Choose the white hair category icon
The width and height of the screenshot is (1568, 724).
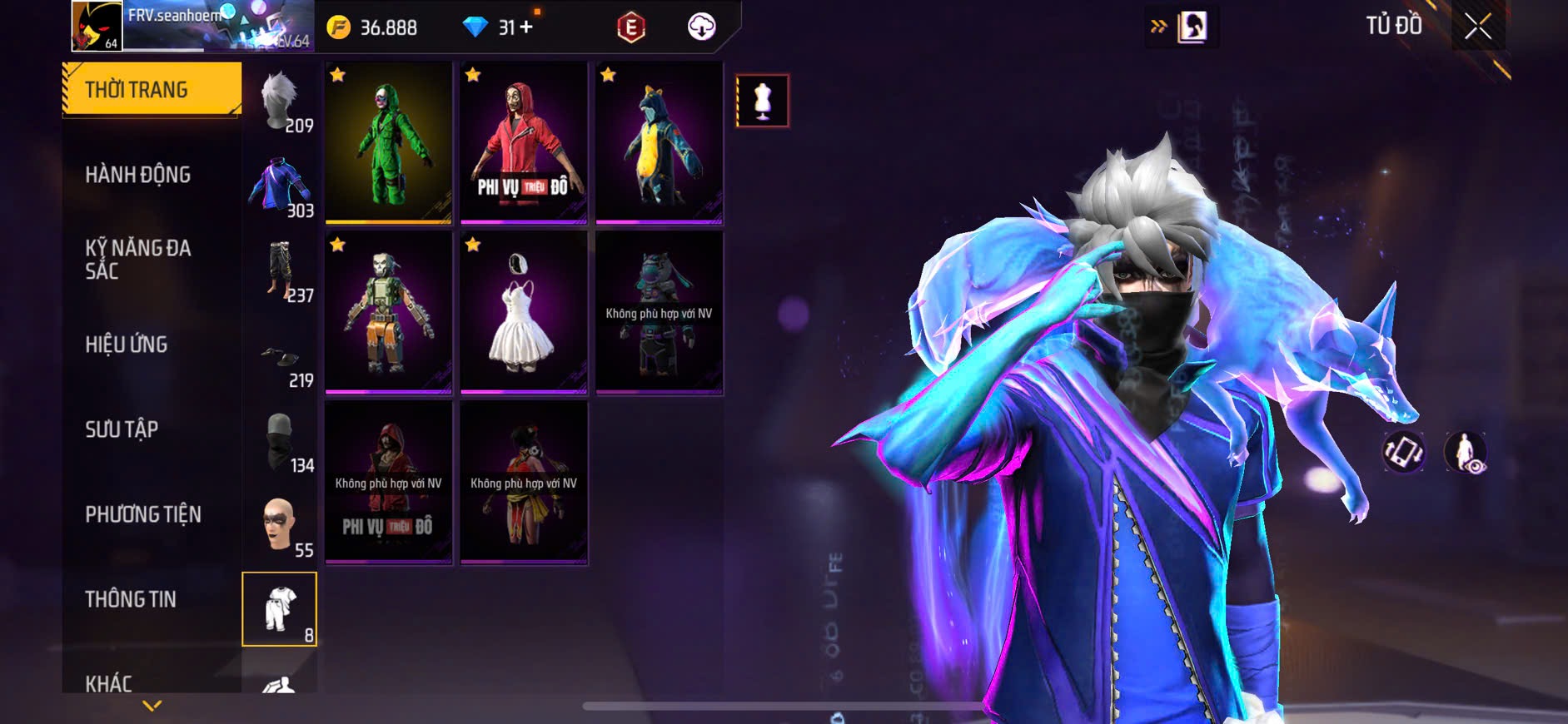click(281, 102)
